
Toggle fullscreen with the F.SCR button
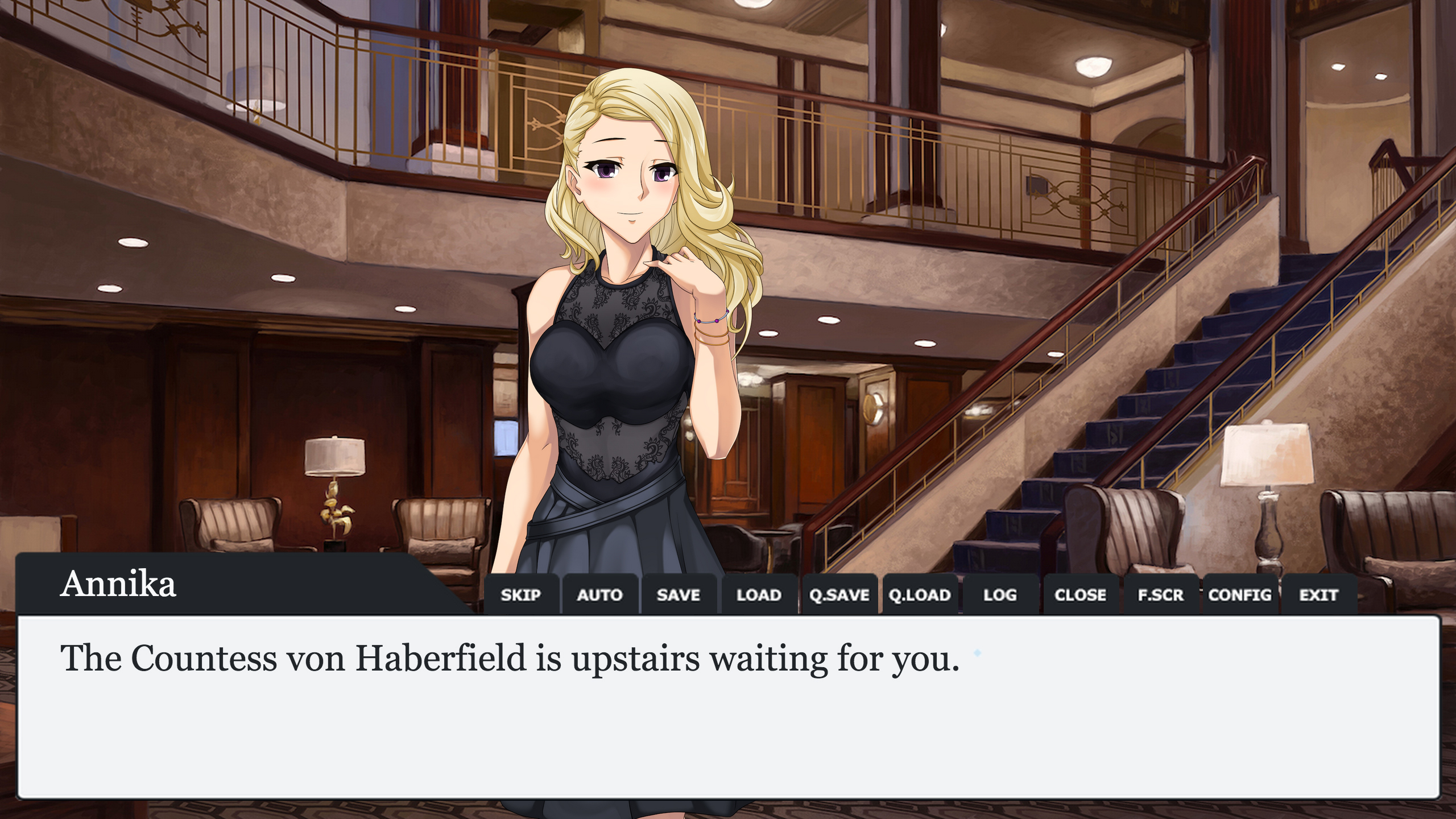coord(1160,595)
